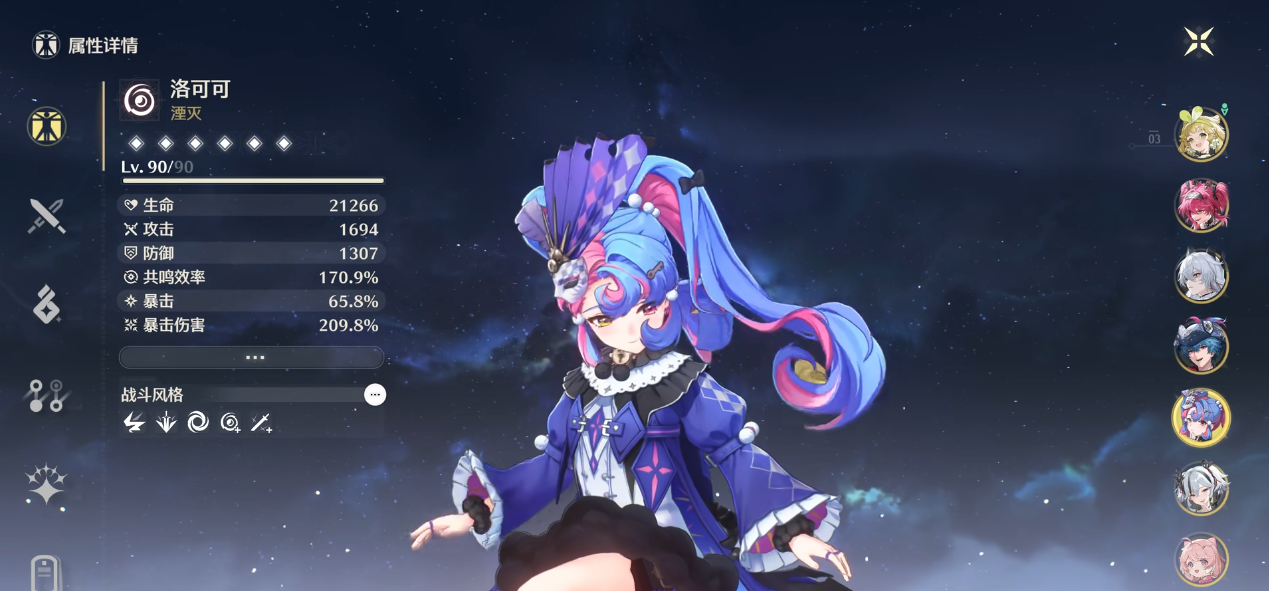Open combat style details via round ellipsis button
The image size is (1269, 591).
375,395
